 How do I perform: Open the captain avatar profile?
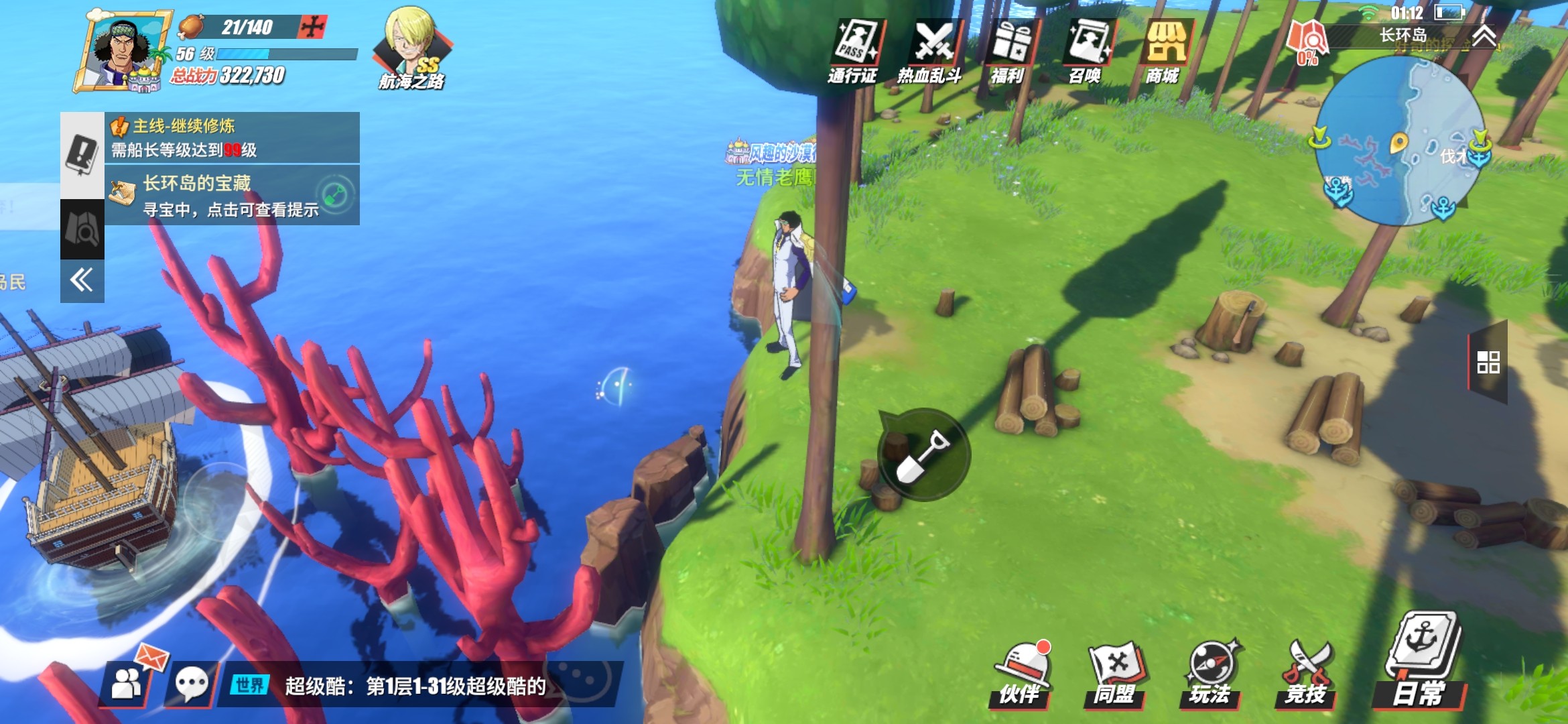pos(122,51)
